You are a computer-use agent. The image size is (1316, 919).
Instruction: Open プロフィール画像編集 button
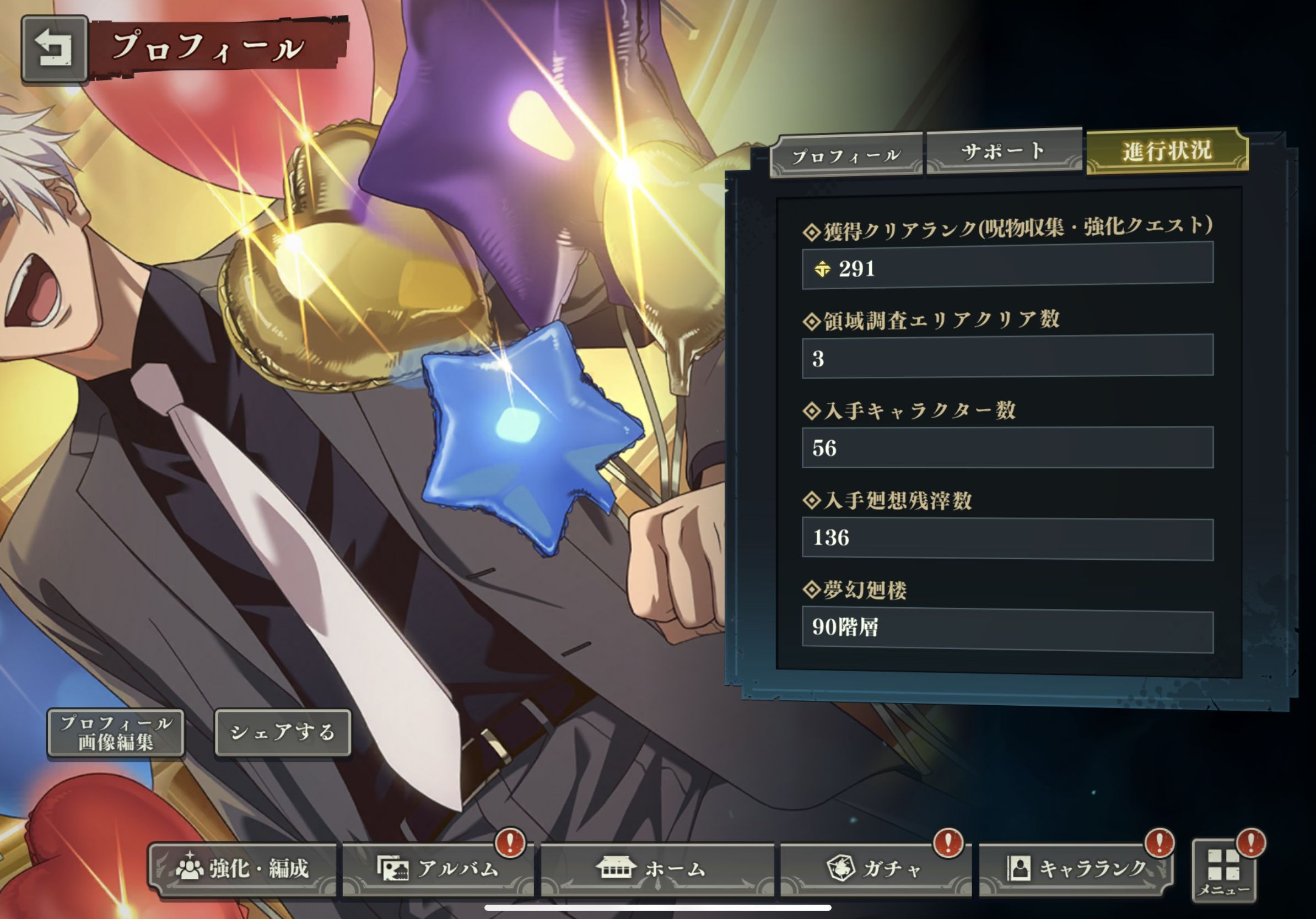(x=116, y=733)
